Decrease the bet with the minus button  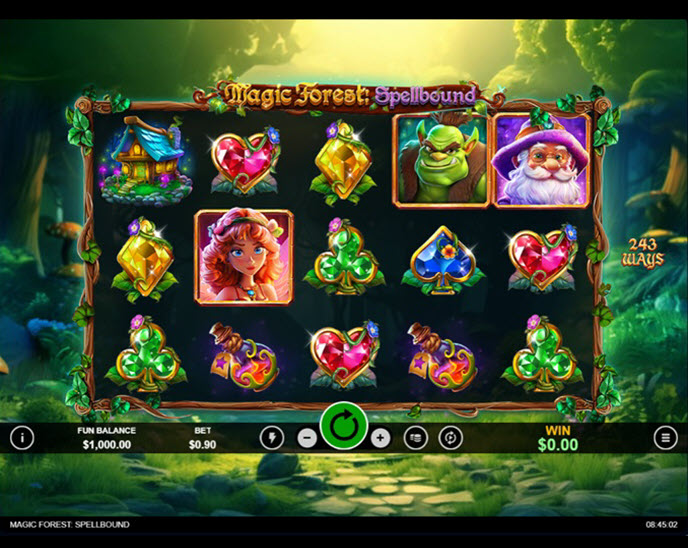tap(308, 437)
